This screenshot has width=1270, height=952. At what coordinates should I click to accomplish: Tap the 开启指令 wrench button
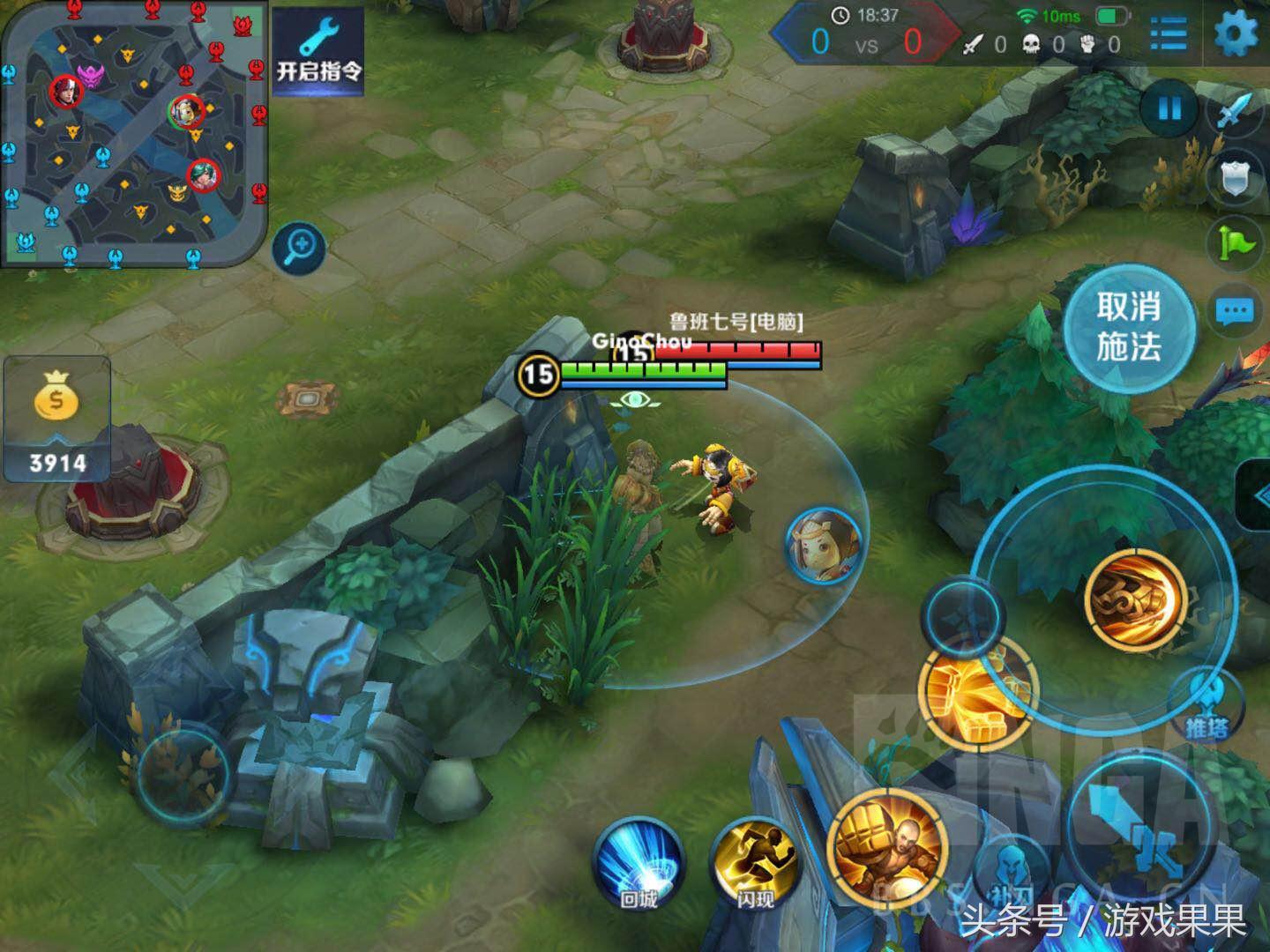[x=318, y=51]
